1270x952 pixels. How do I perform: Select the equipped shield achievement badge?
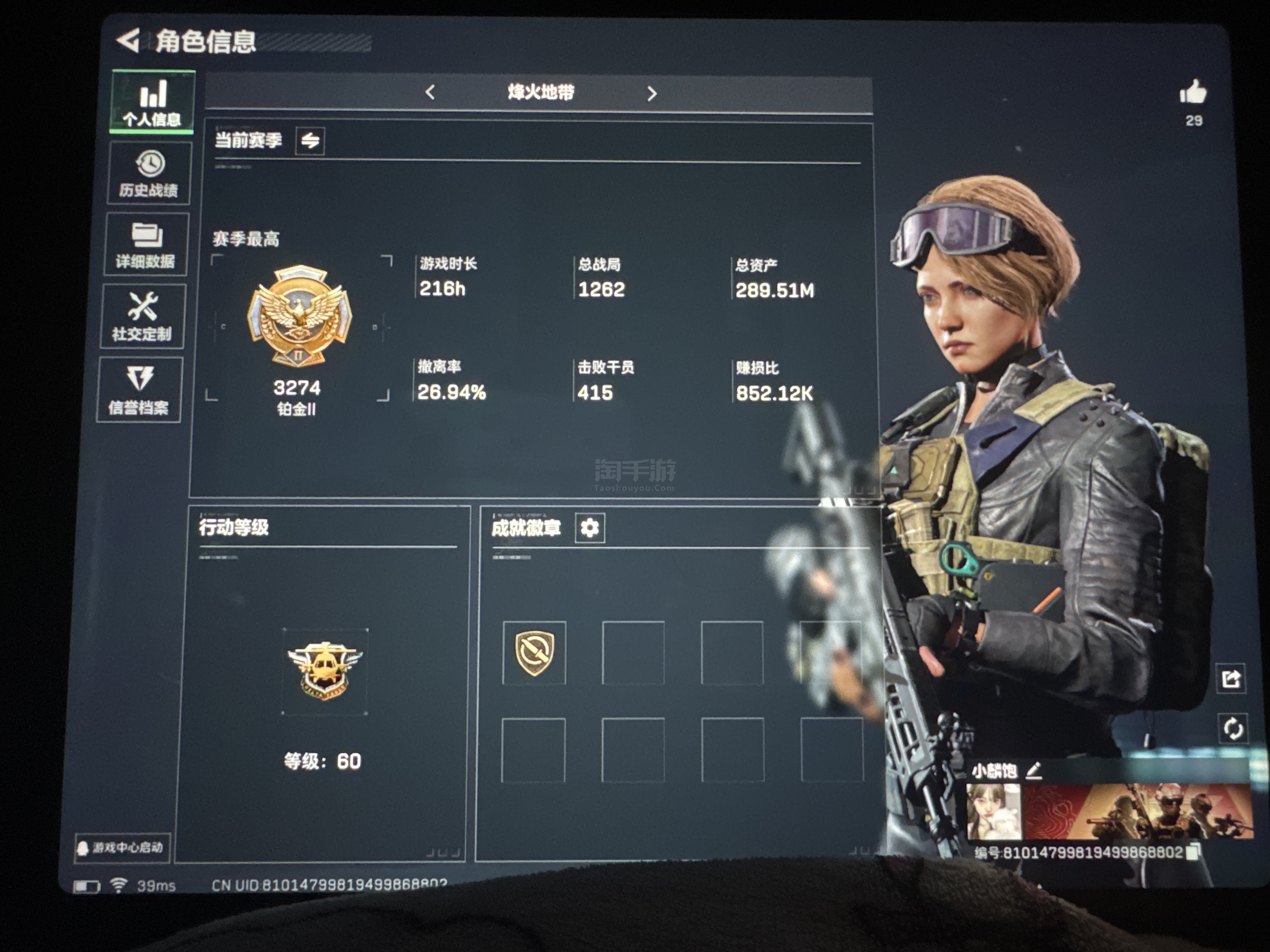tap(535, 653)
